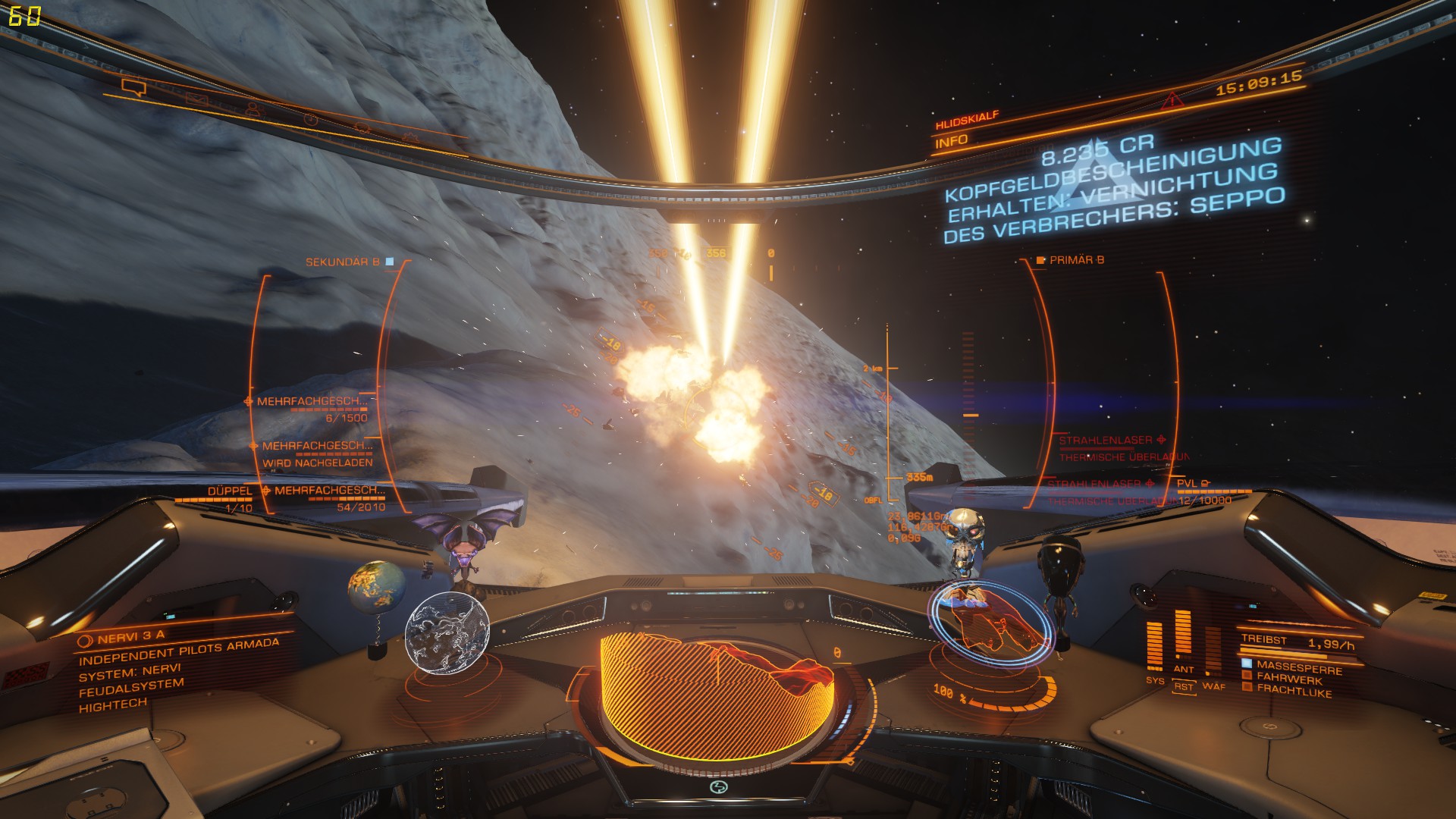Viewport: 1456px width, 819px height.
Task: Click the SEKUNDÄR B fire group label
Action: tap(343, 262)
